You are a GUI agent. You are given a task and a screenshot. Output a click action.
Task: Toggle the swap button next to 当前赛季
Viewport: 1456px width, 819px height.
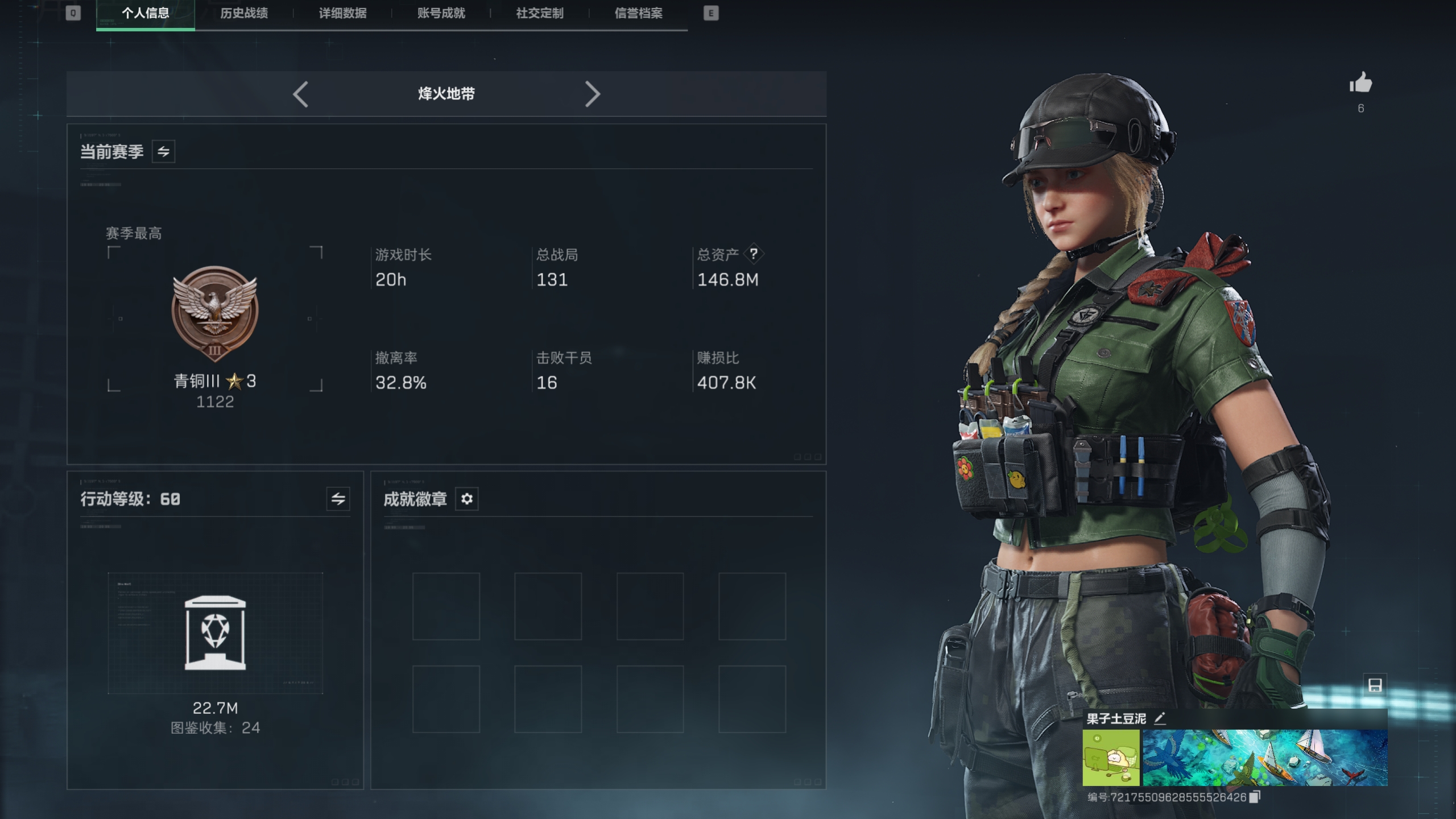(163, 152)
